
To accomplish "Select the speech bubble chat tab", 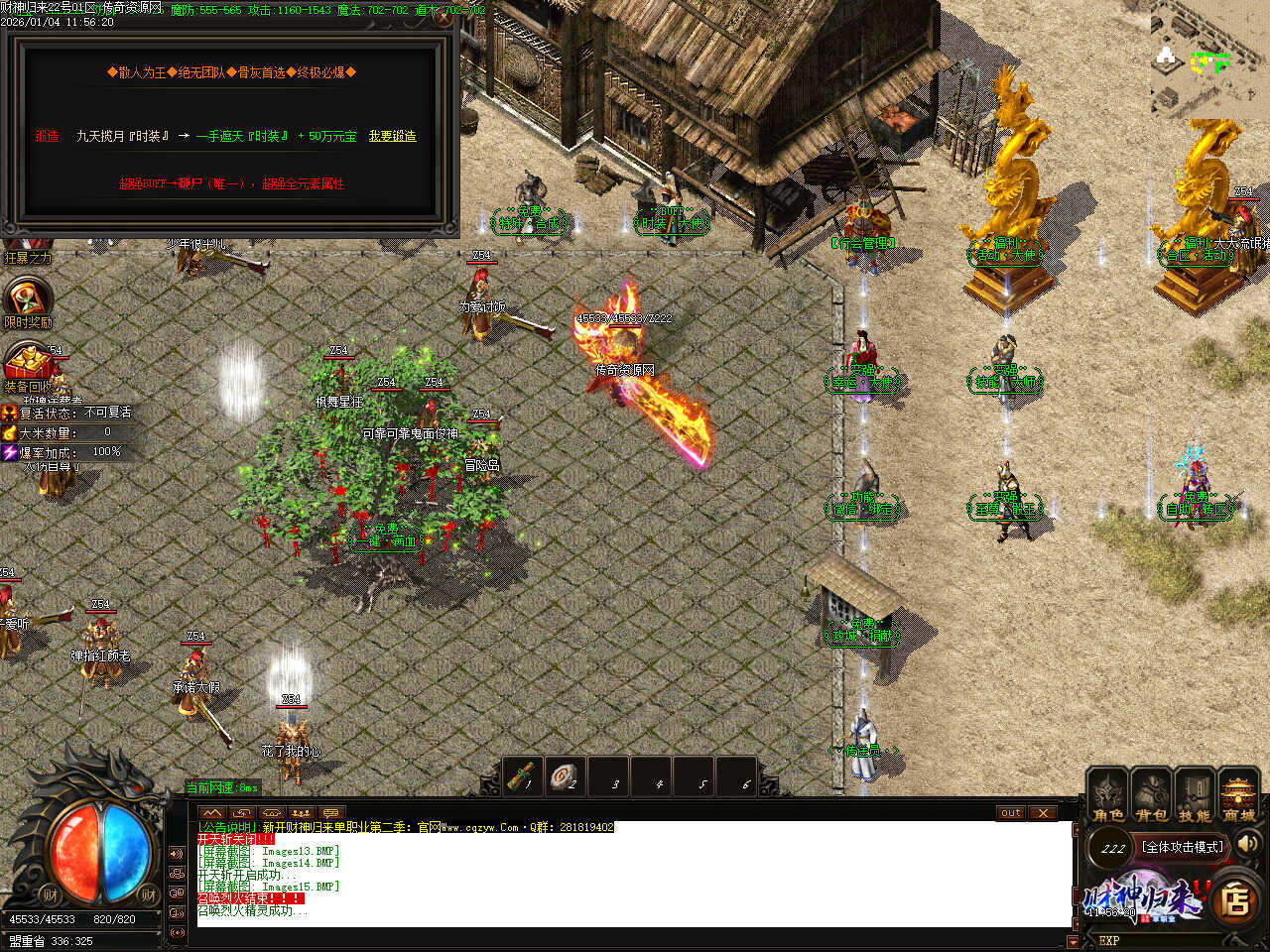I will point(330,813).
